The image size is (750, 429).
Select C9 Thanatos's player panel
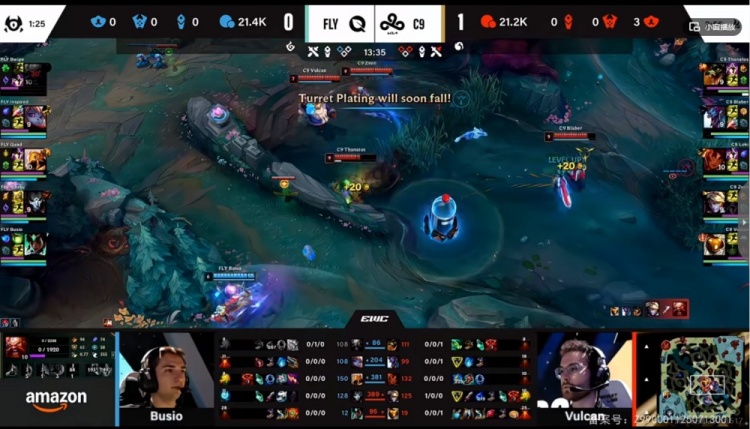(x=725, y=74)
